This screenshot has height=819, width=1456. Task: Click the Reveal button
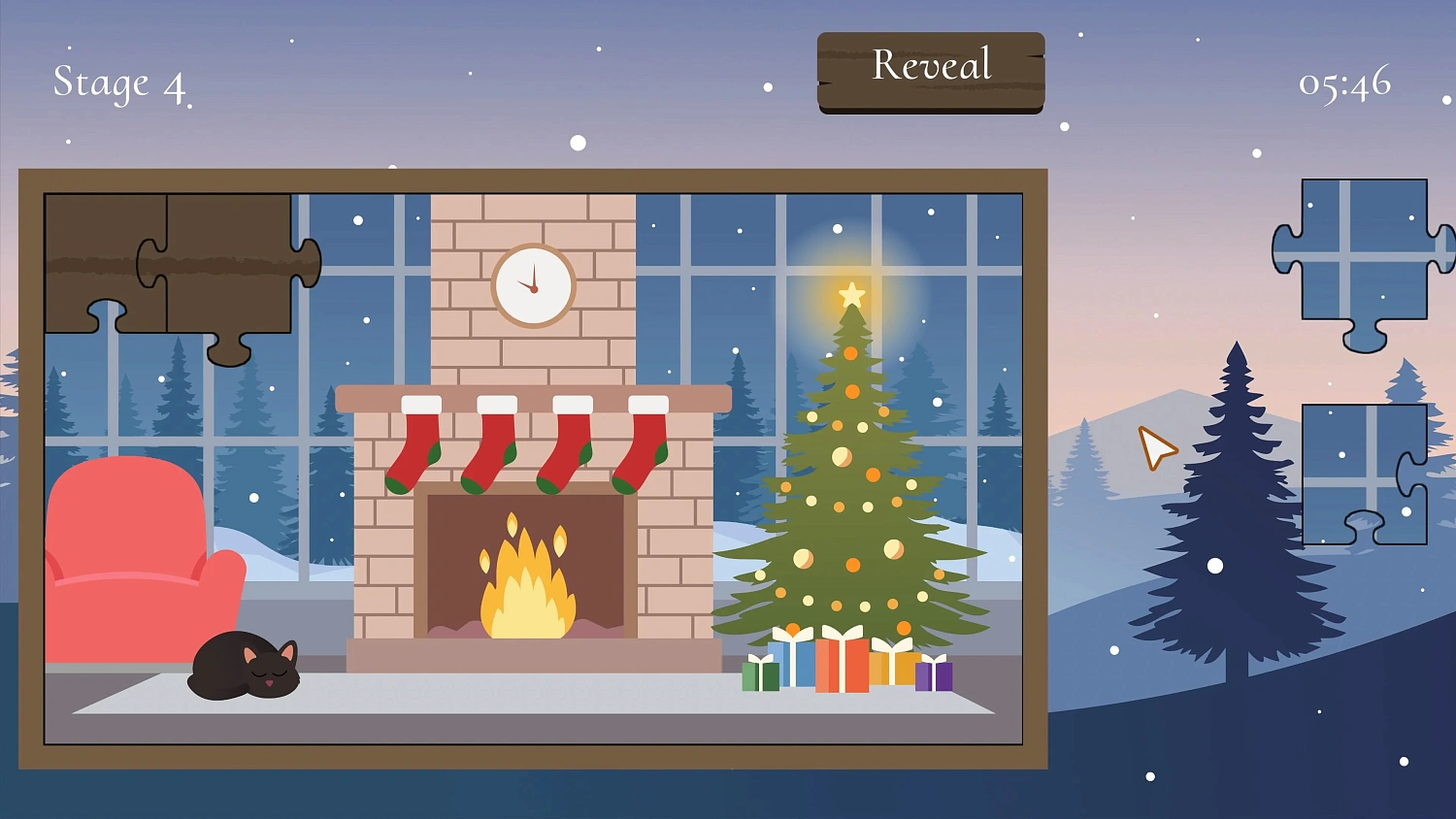coord(930,66)
